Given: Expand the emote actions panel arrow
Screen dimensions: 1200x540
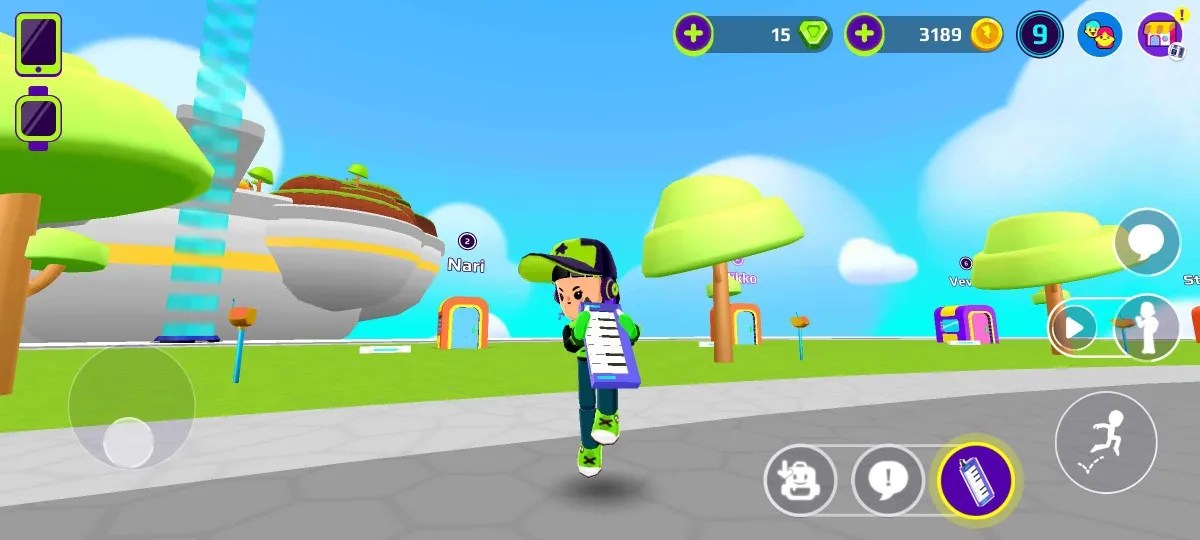Looking at the screenshot, I should point(1076,327).
